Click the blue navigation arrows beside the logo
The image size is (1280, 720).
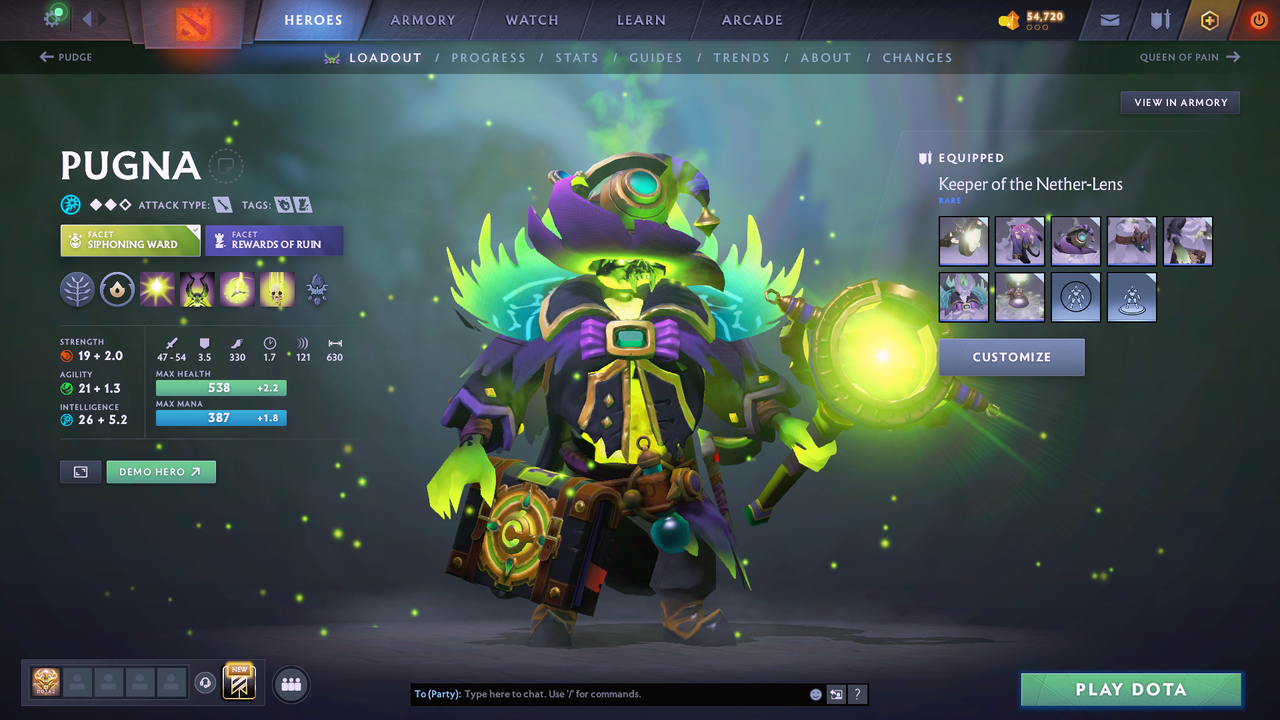click(95, 18)
